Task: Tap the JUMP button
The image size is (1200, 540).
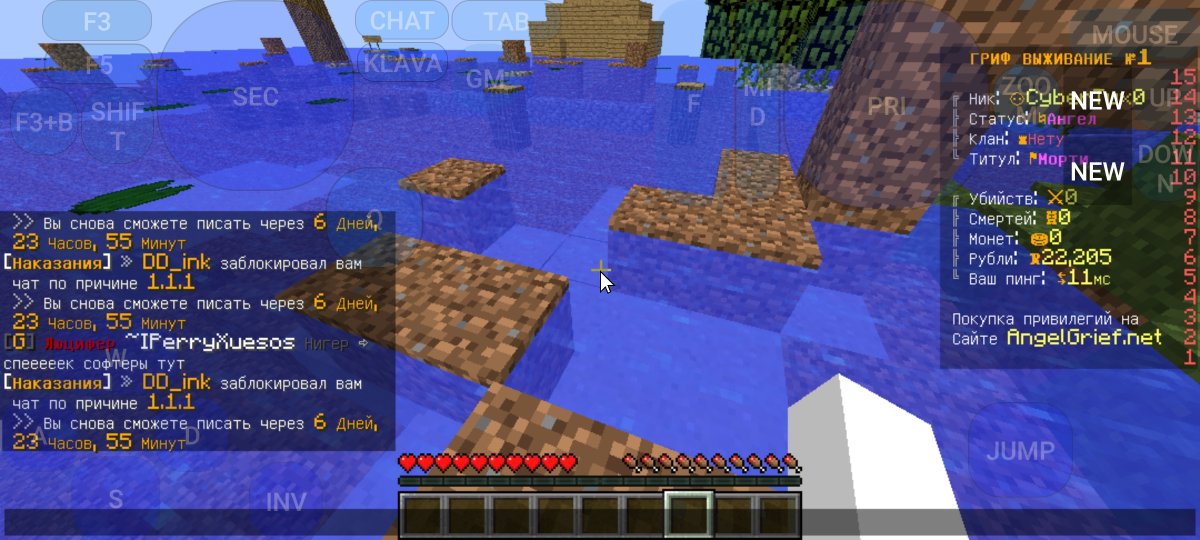Action: click(1020, 451)
